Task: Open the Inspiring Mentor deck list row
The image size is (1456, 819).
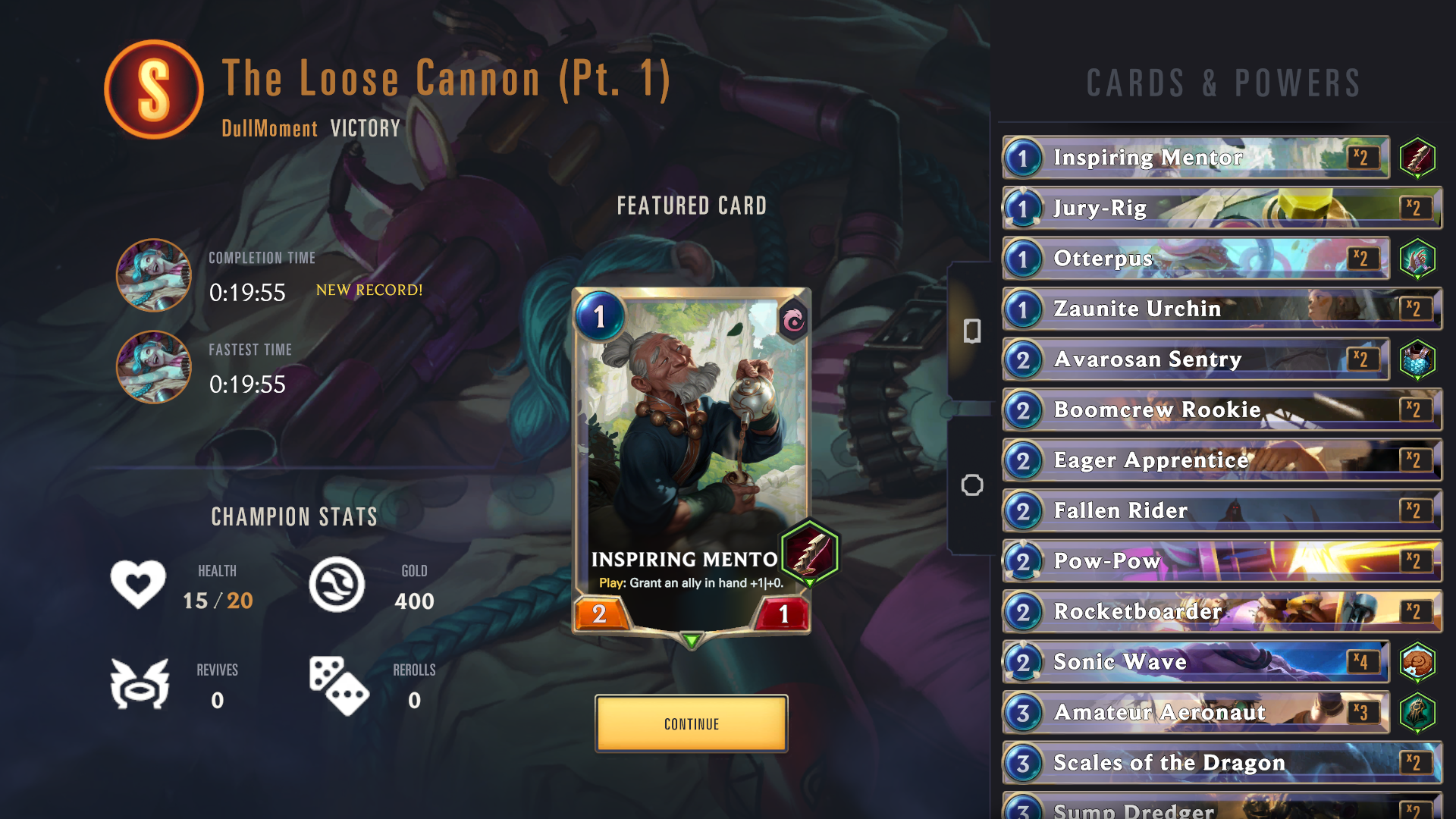Action: tap(1195, 158)
